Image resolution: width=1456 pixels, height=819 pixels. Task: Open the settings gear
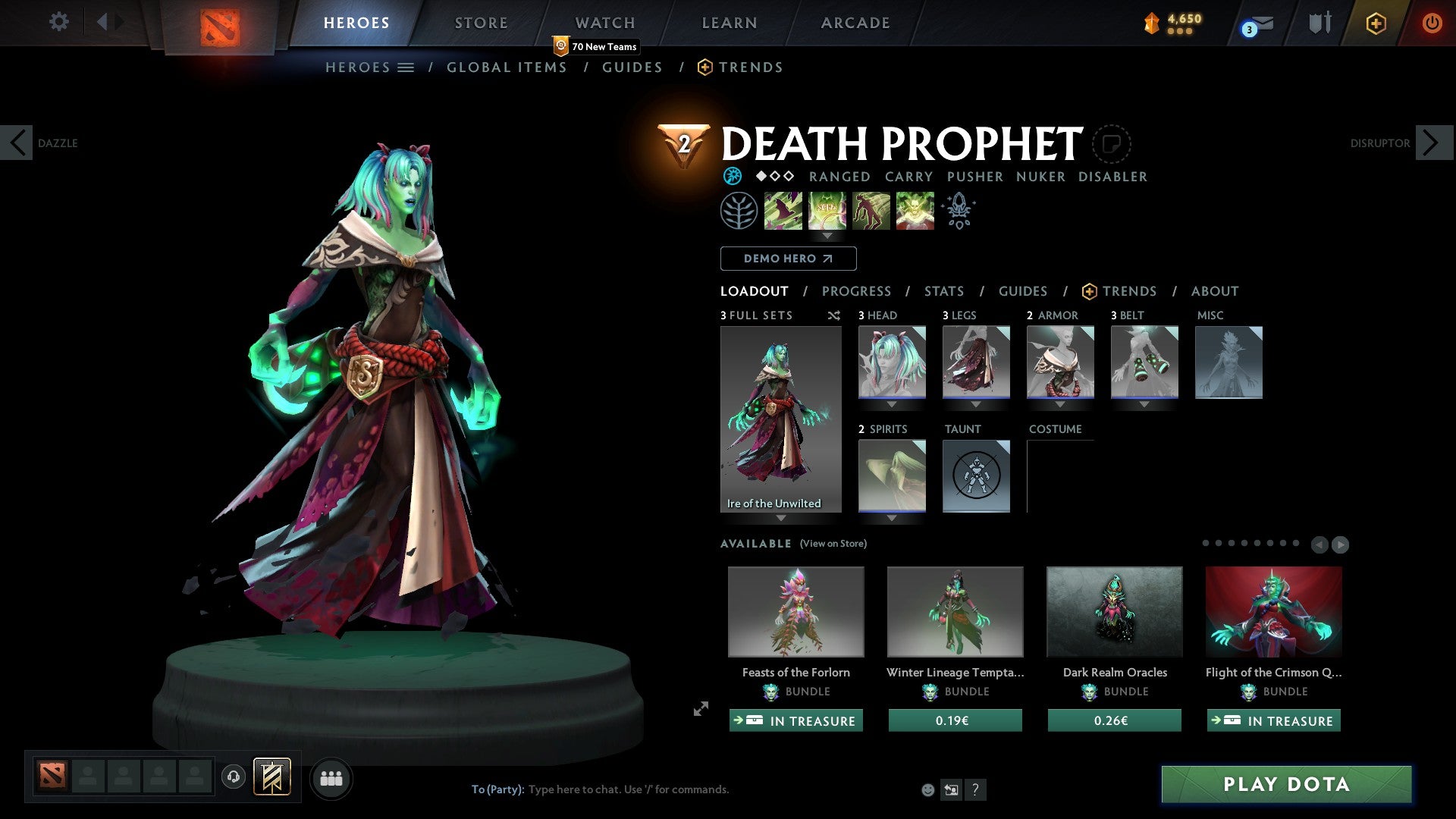[58, 21]
